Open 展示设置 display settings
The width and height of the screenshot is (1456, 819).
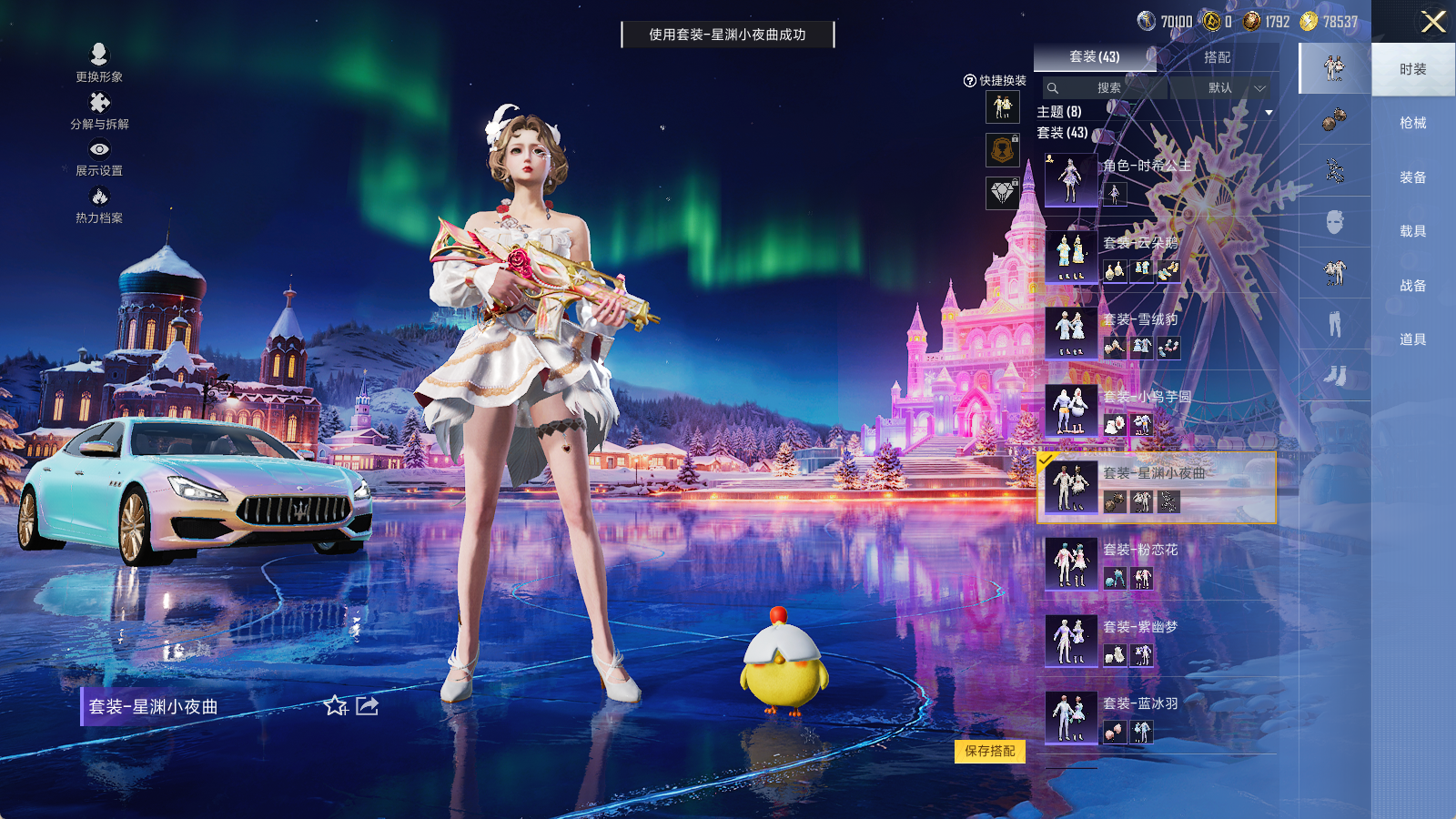tap(99, 157)
